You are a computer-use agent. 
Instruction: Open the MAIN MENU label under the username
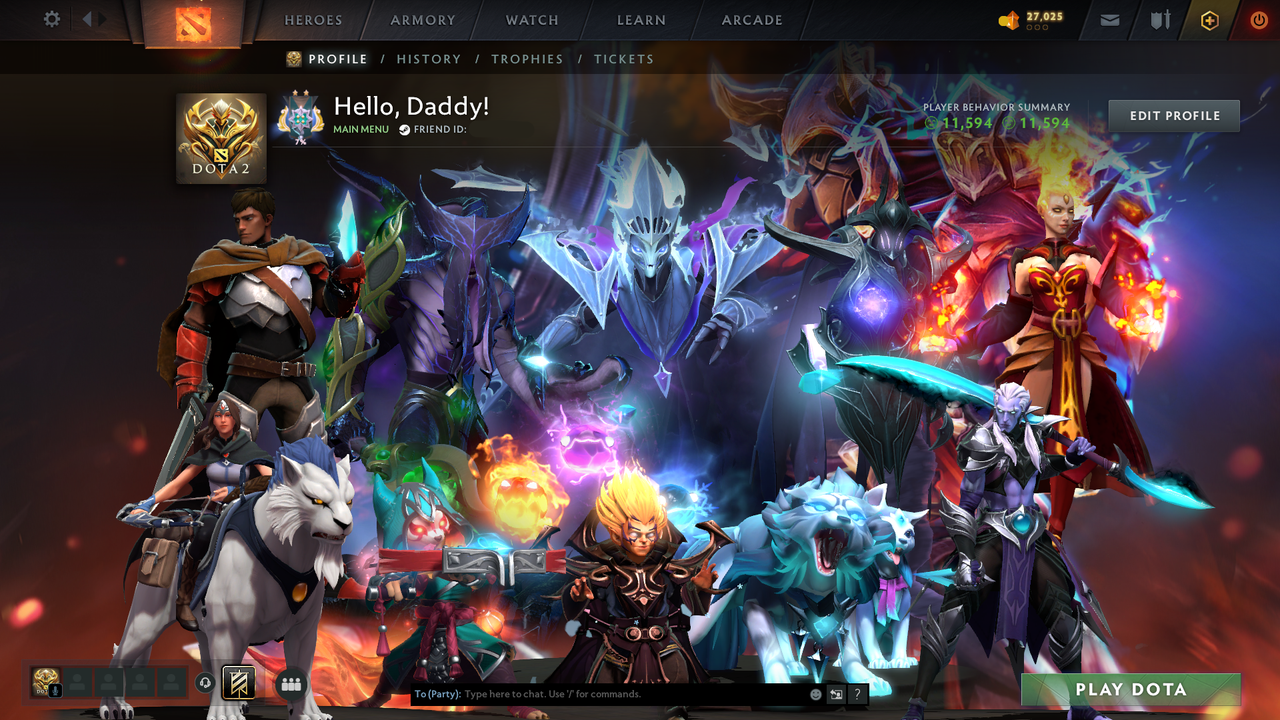pyautogui.click(x=360, y=129)
